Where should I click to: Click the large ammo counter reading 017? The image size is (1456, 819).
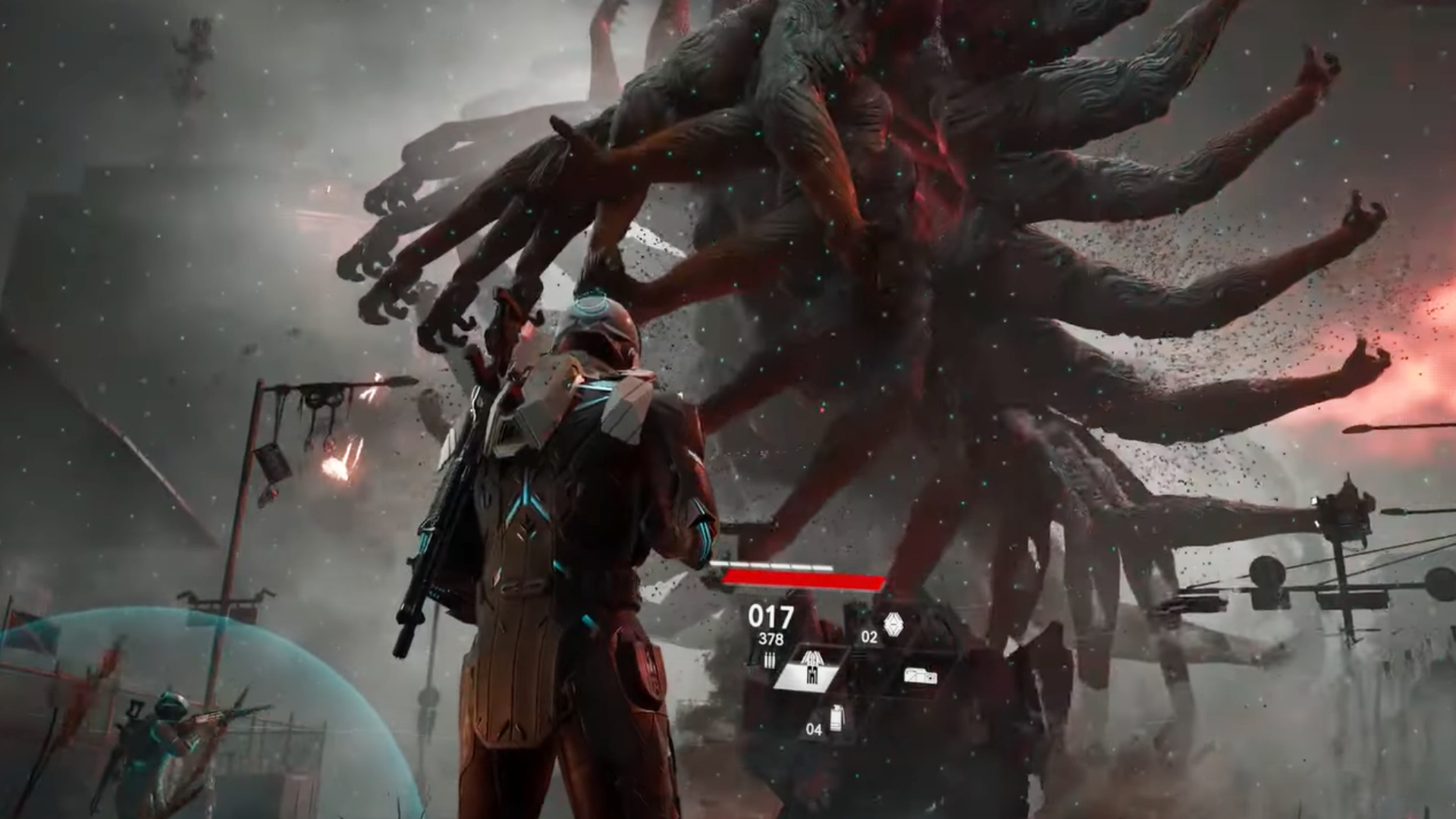point(771,616)
